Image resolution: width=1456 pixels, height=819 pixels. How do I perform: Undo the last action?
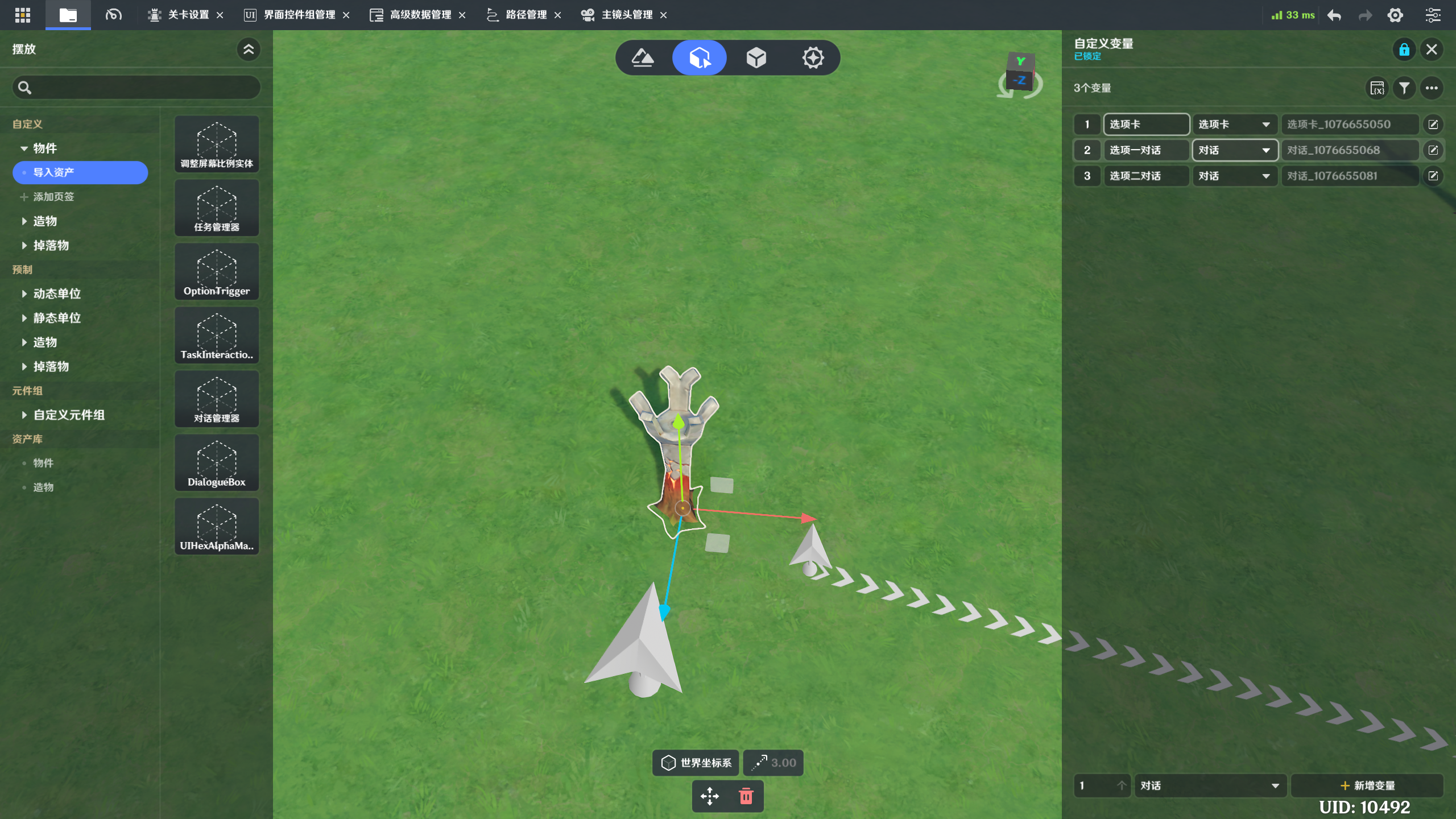[x=1334, y=15]
